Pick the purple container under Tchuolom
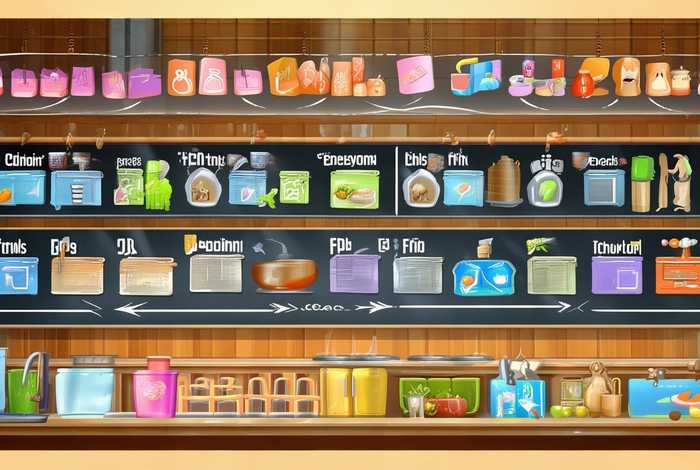The image size is (700, 470). 616,273
